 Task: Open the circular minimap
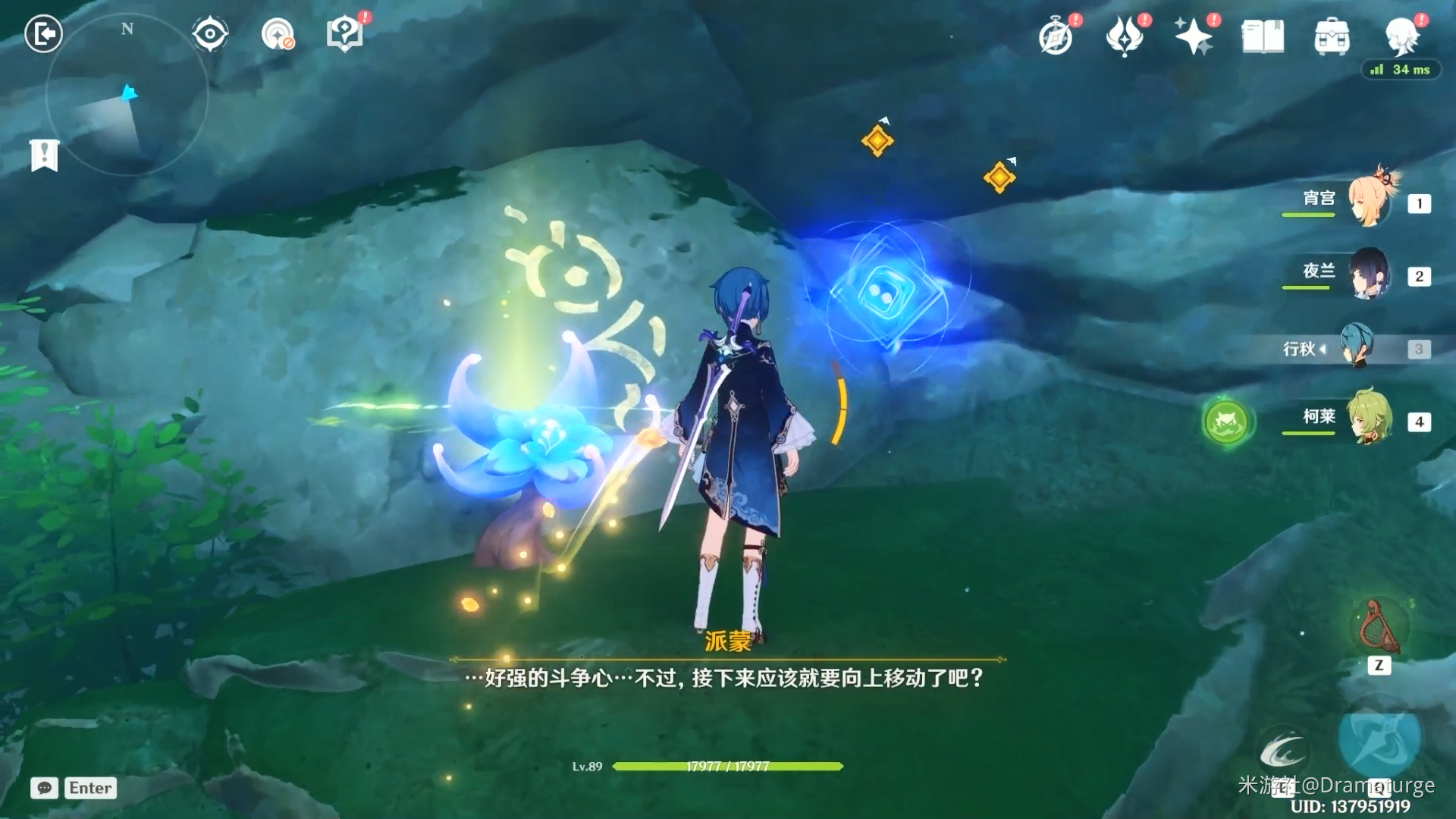click(x=127, y=96)
